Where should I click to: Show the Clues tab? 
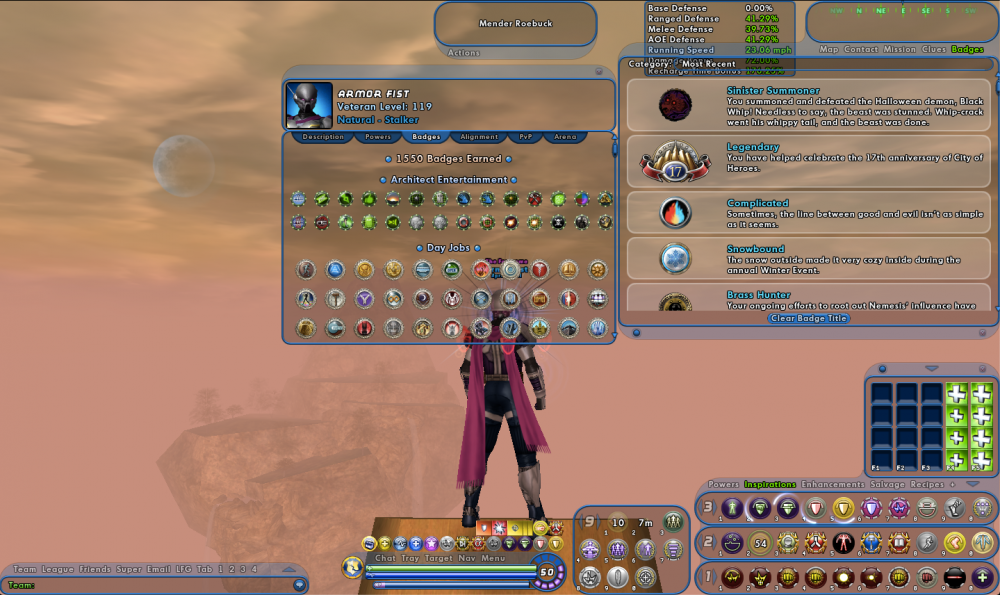933,49
